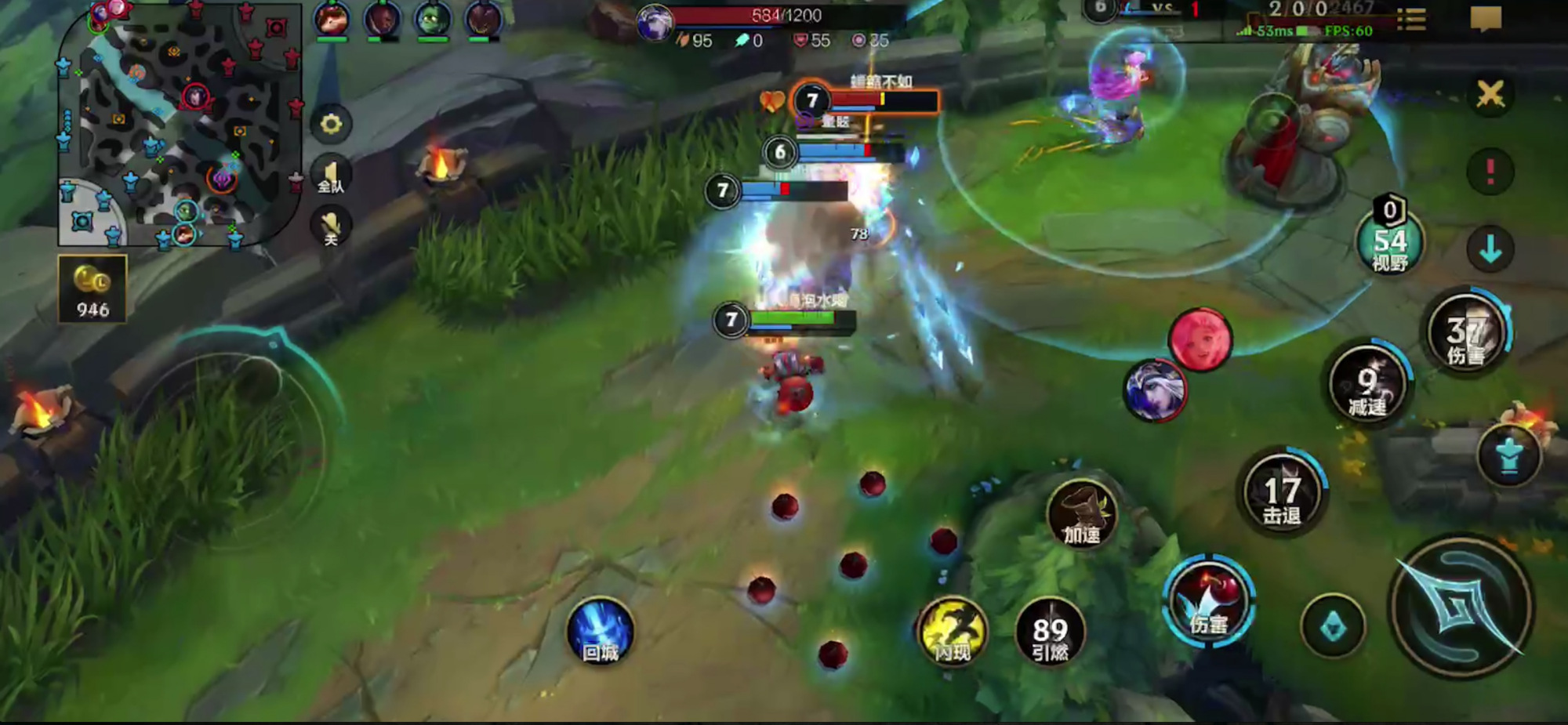Activate the 回城 recall button
The image size is (1568, 725).
coord(601,632)
